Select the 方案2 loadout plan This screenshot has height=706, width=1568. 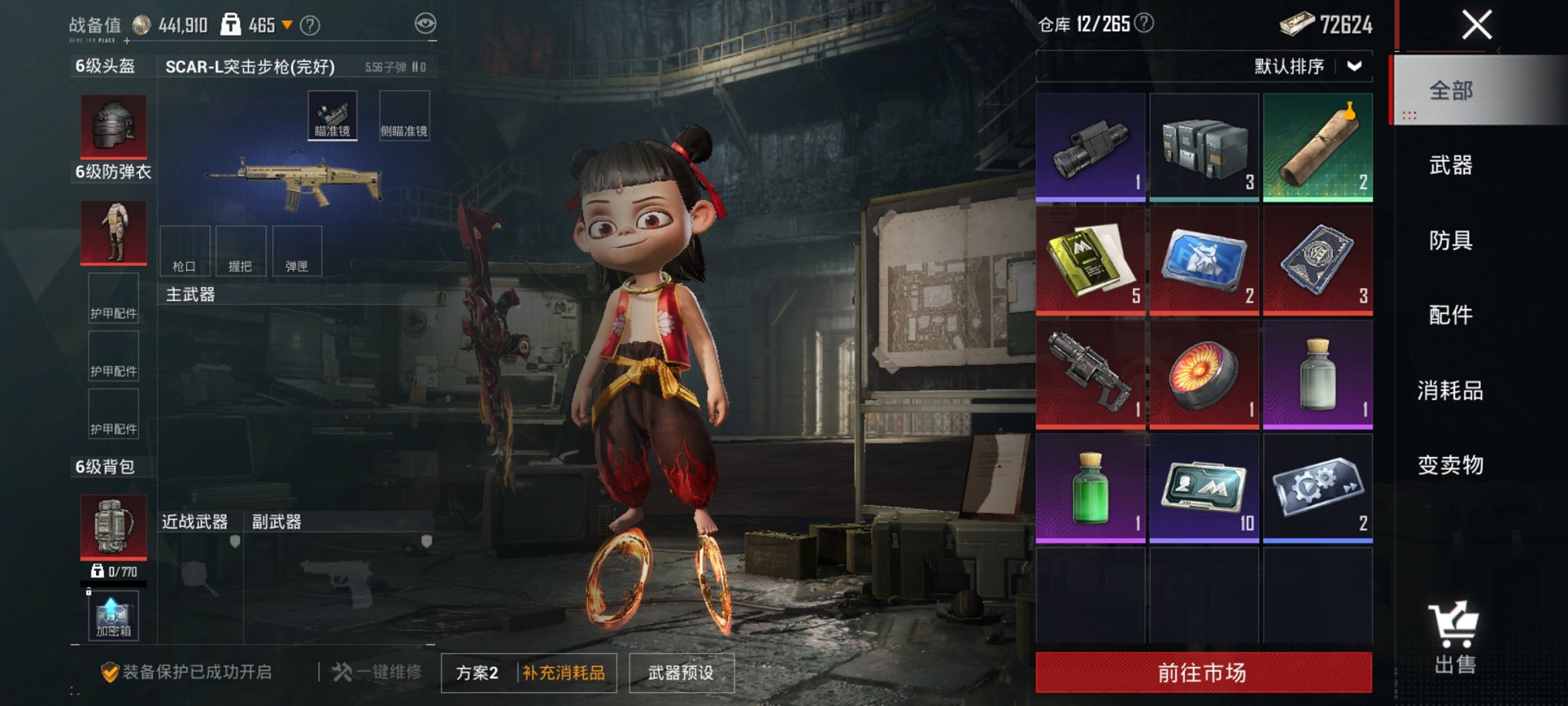[477, 673]
